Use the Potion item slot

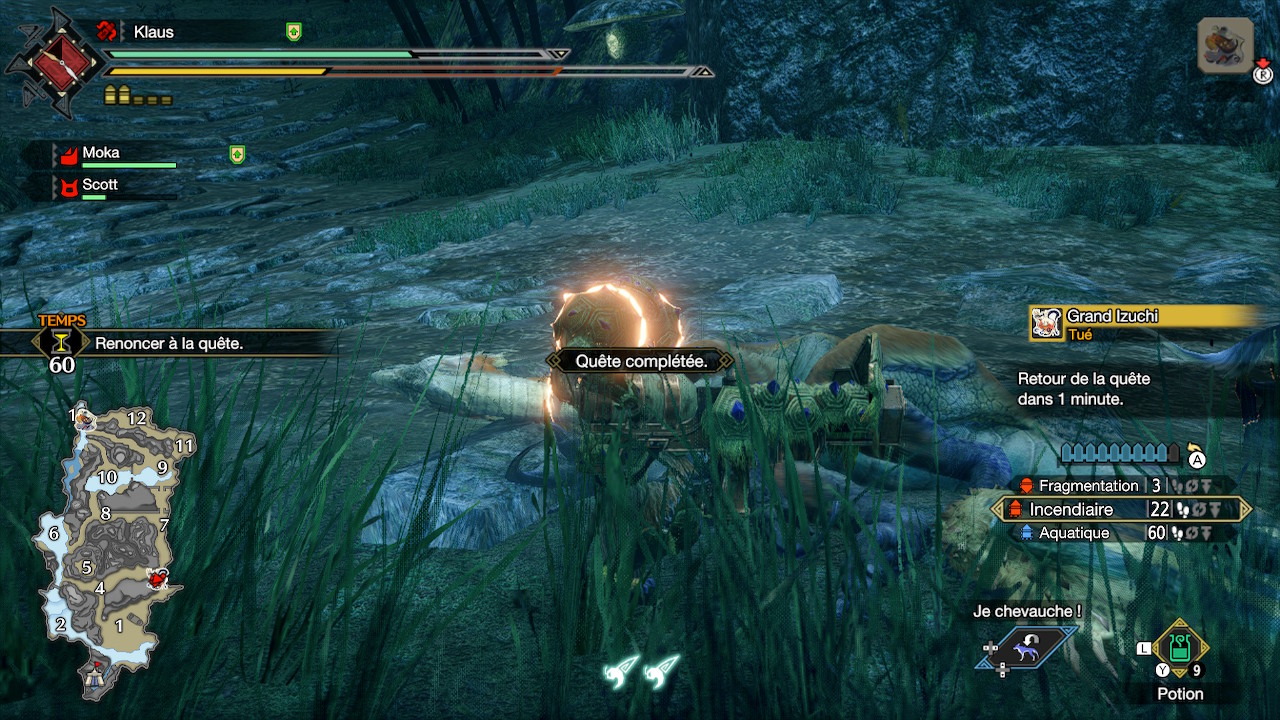(1180, 650)
